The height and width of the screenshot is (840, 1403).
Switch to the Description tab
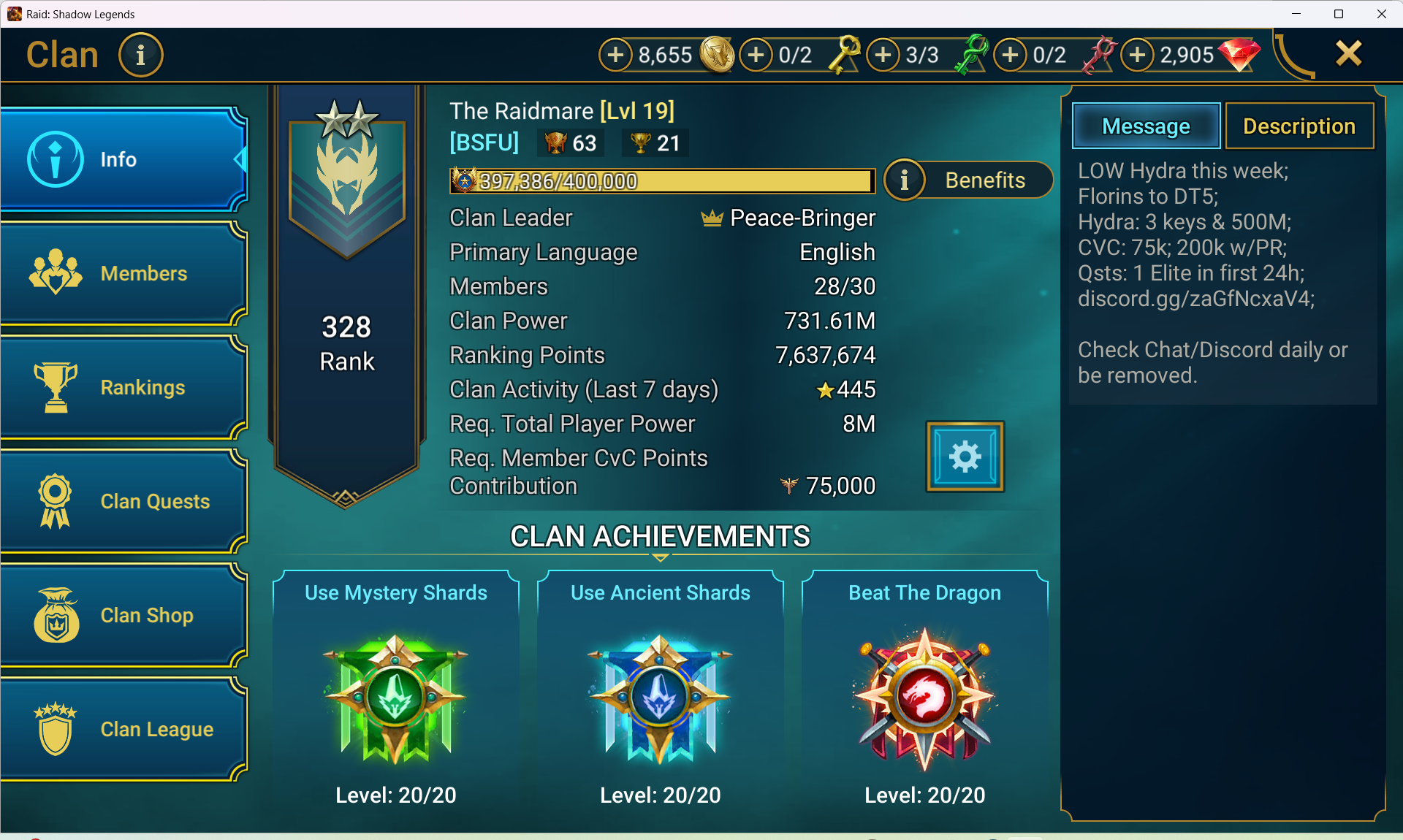click(1299, 126)
